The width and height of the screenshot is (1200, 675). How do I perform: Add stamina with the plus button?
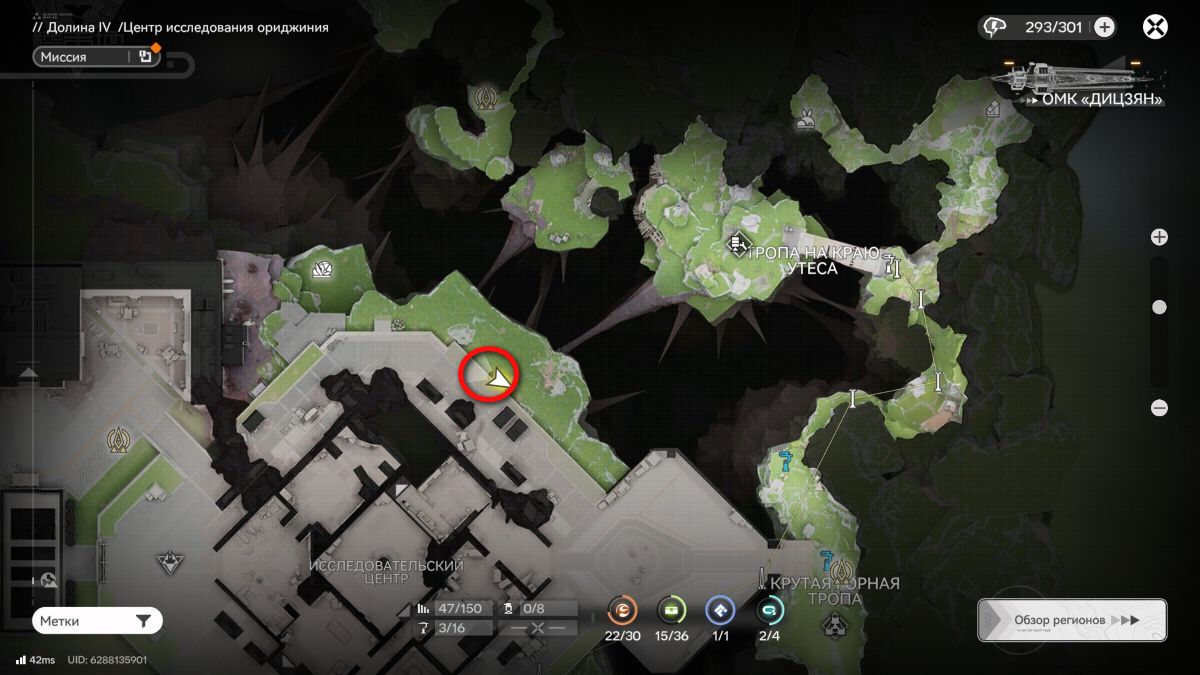1104,27
